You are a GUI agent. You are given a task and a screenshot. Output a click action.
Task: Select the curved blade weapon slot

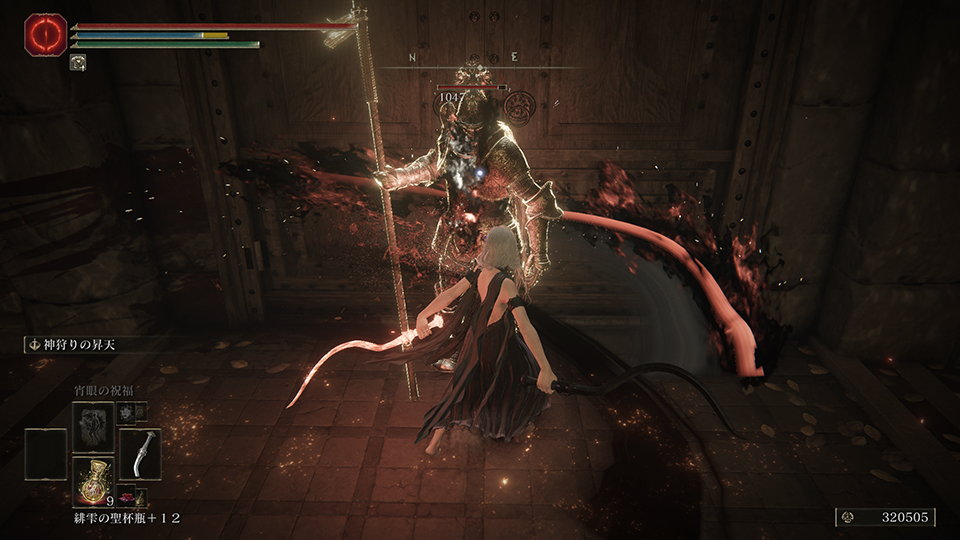(140, 454)
